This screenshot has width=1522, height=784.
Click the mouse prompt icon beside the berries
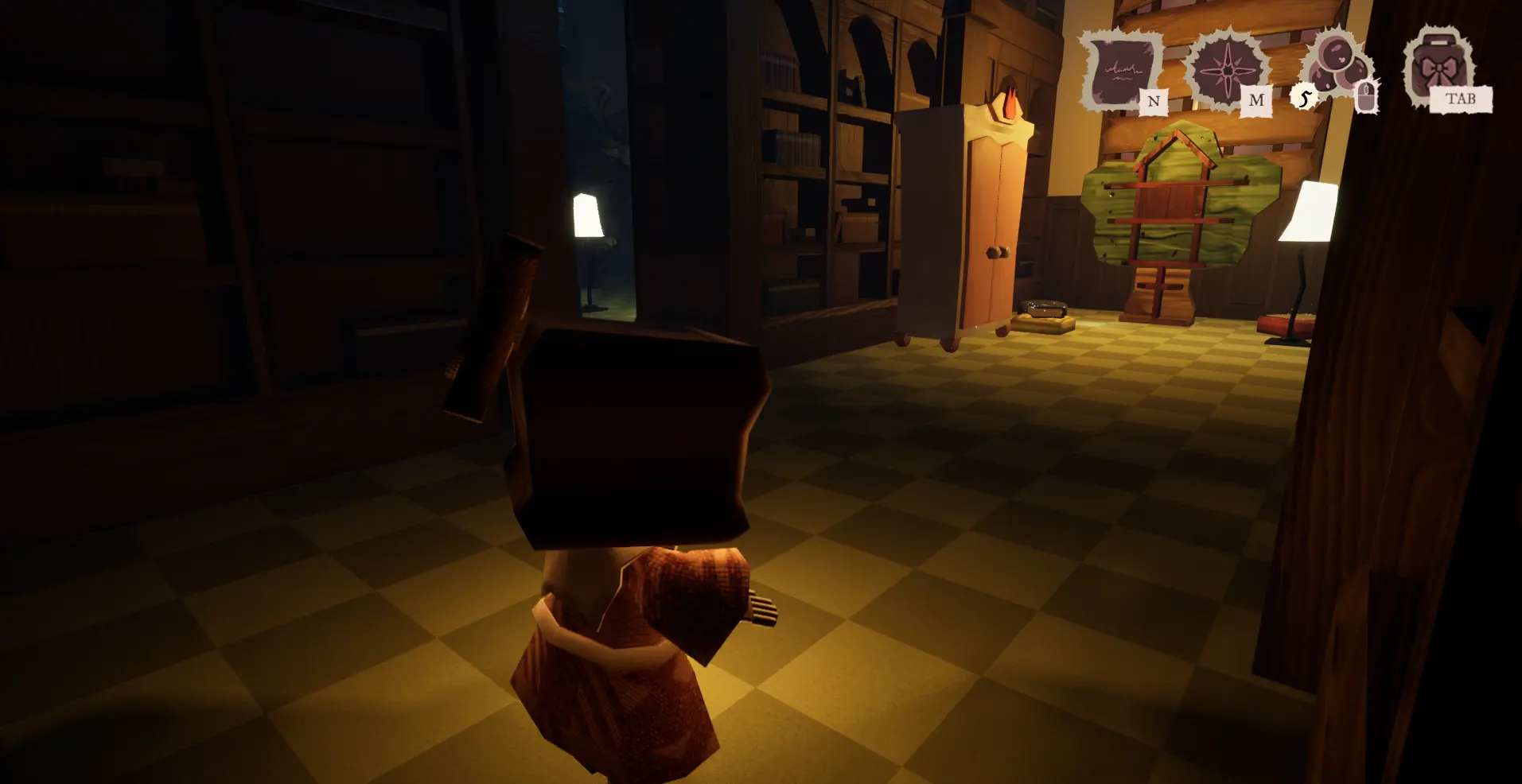pyautogui.click(x=1366, y=95)
